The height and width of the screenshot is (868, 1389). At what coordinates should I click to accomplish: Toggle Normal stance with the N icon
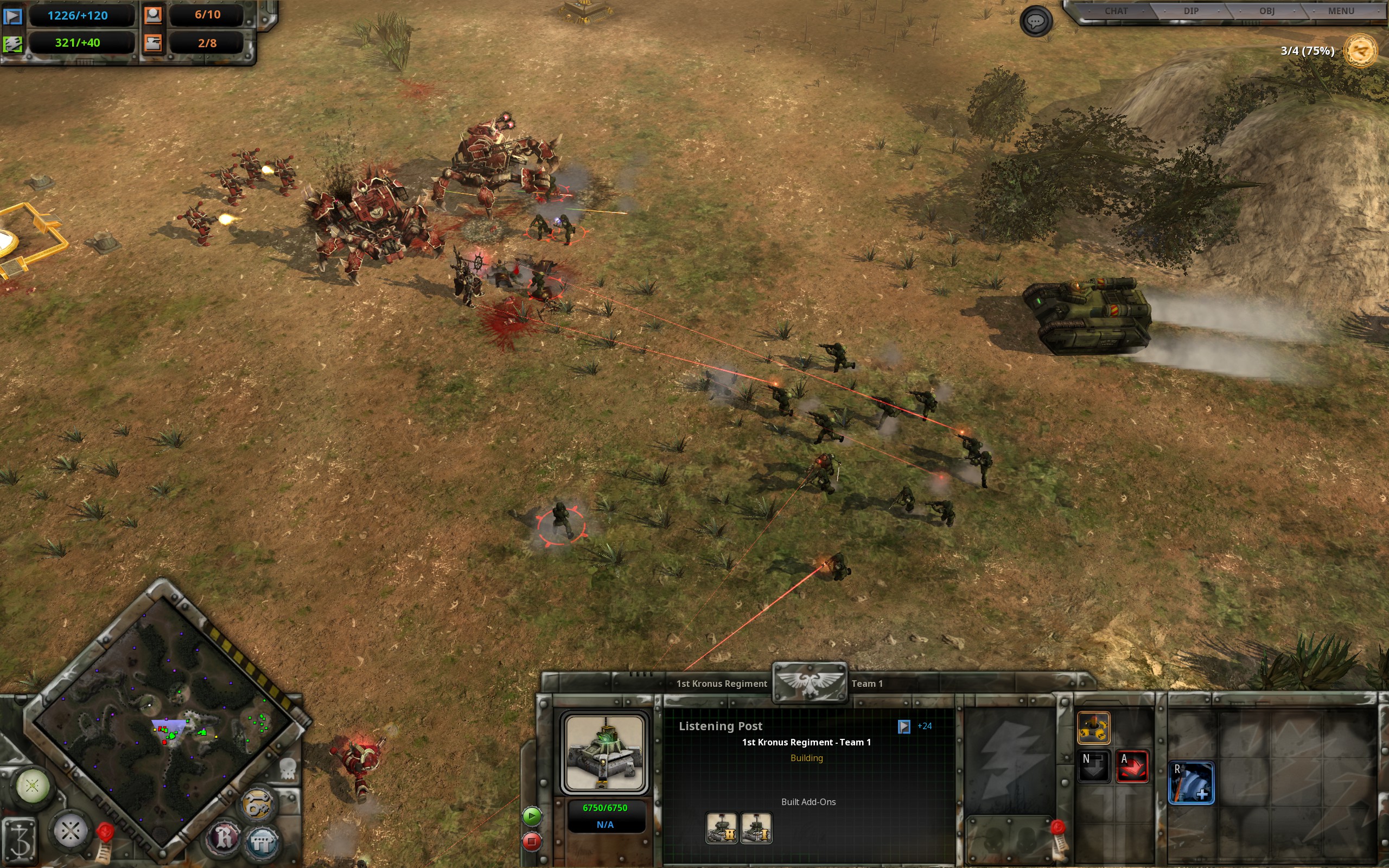pos(1093,768)
